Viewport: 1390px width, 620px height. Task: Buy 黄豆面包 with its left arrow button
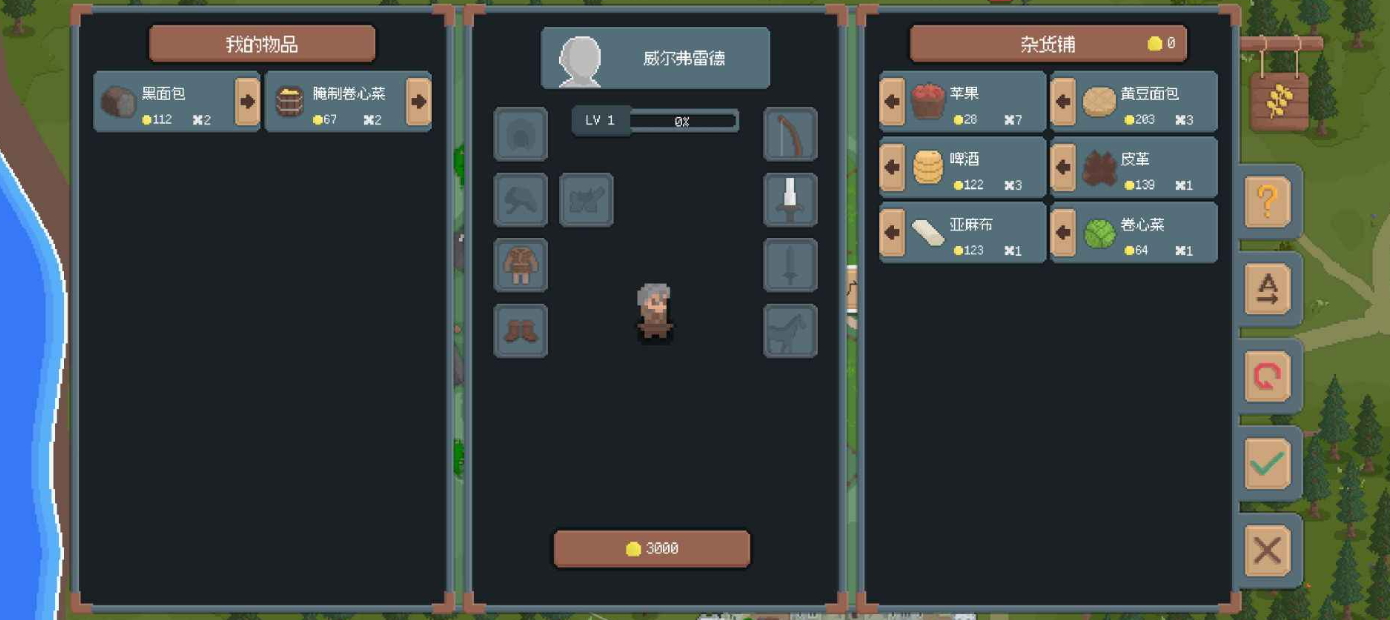[x=1063, y=101]
